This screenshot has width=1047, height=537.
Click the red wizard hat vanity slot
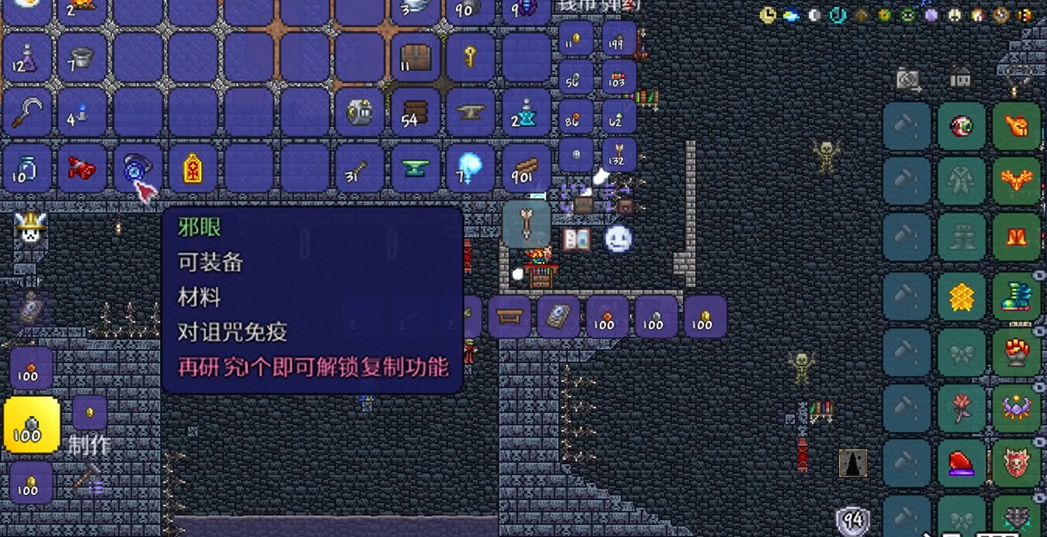pos(961,463)
